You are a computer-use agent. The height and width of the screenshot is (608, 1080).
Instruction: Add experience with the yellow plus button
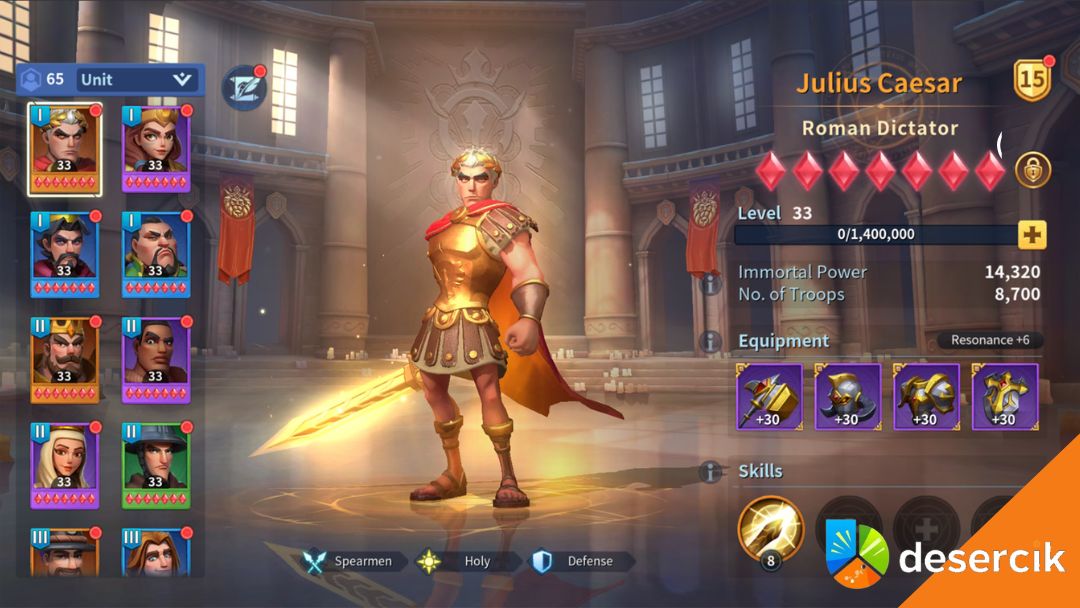pos(1032,235)
